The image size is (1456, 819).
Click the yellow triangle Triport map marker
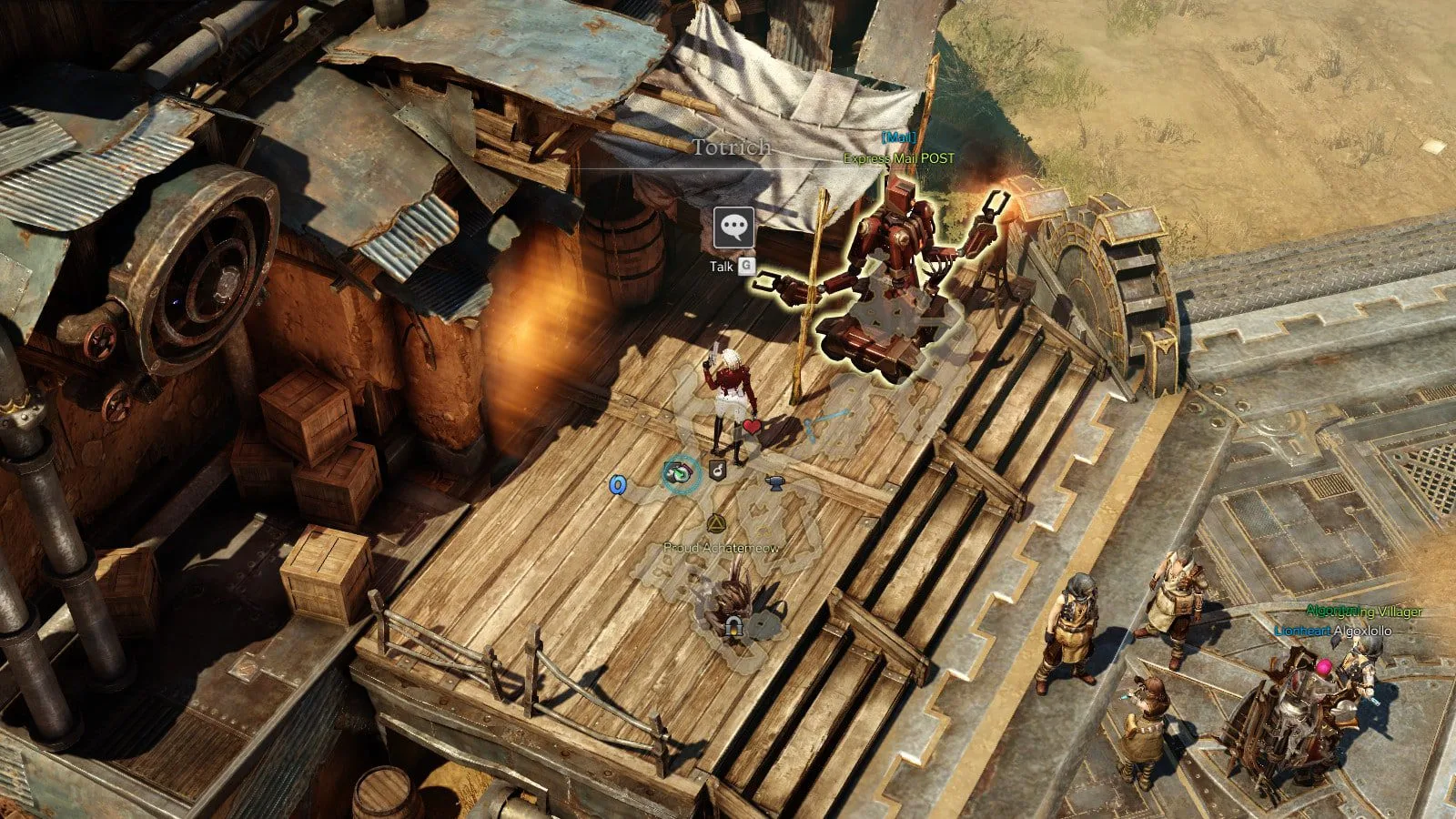(x=715, y=522)
